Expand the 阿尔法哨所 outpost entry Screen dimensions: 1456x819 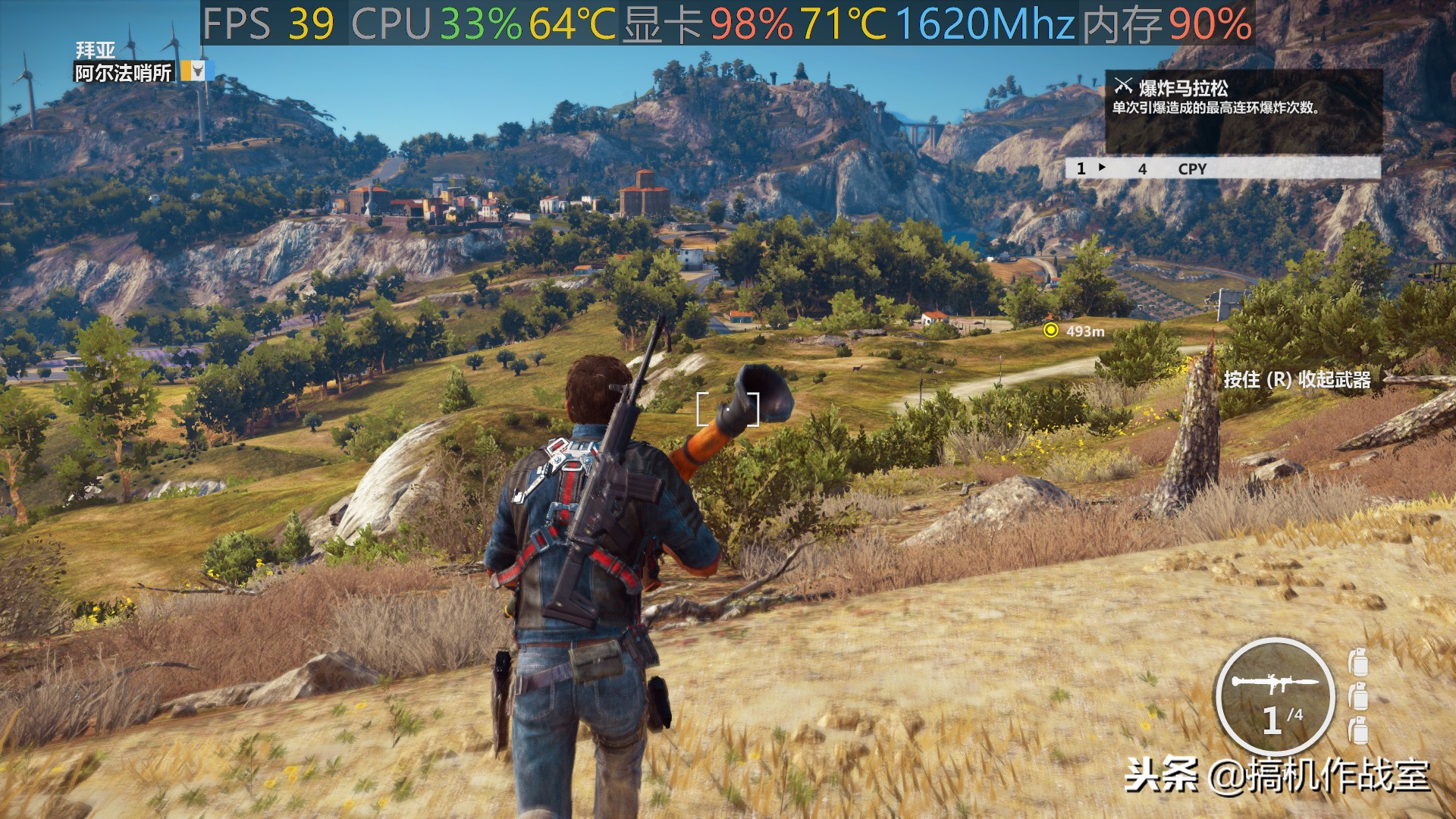121,72
